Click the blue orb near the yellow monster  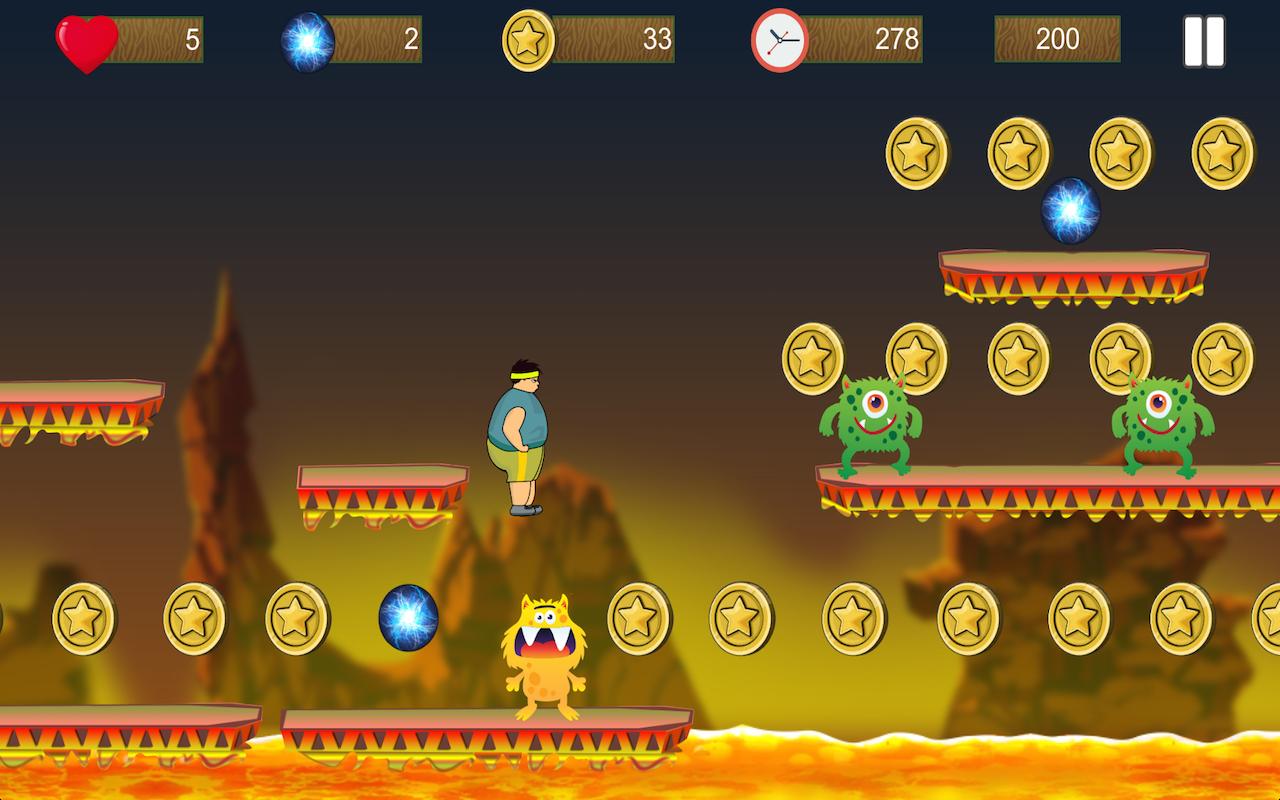tap(411, 616)
